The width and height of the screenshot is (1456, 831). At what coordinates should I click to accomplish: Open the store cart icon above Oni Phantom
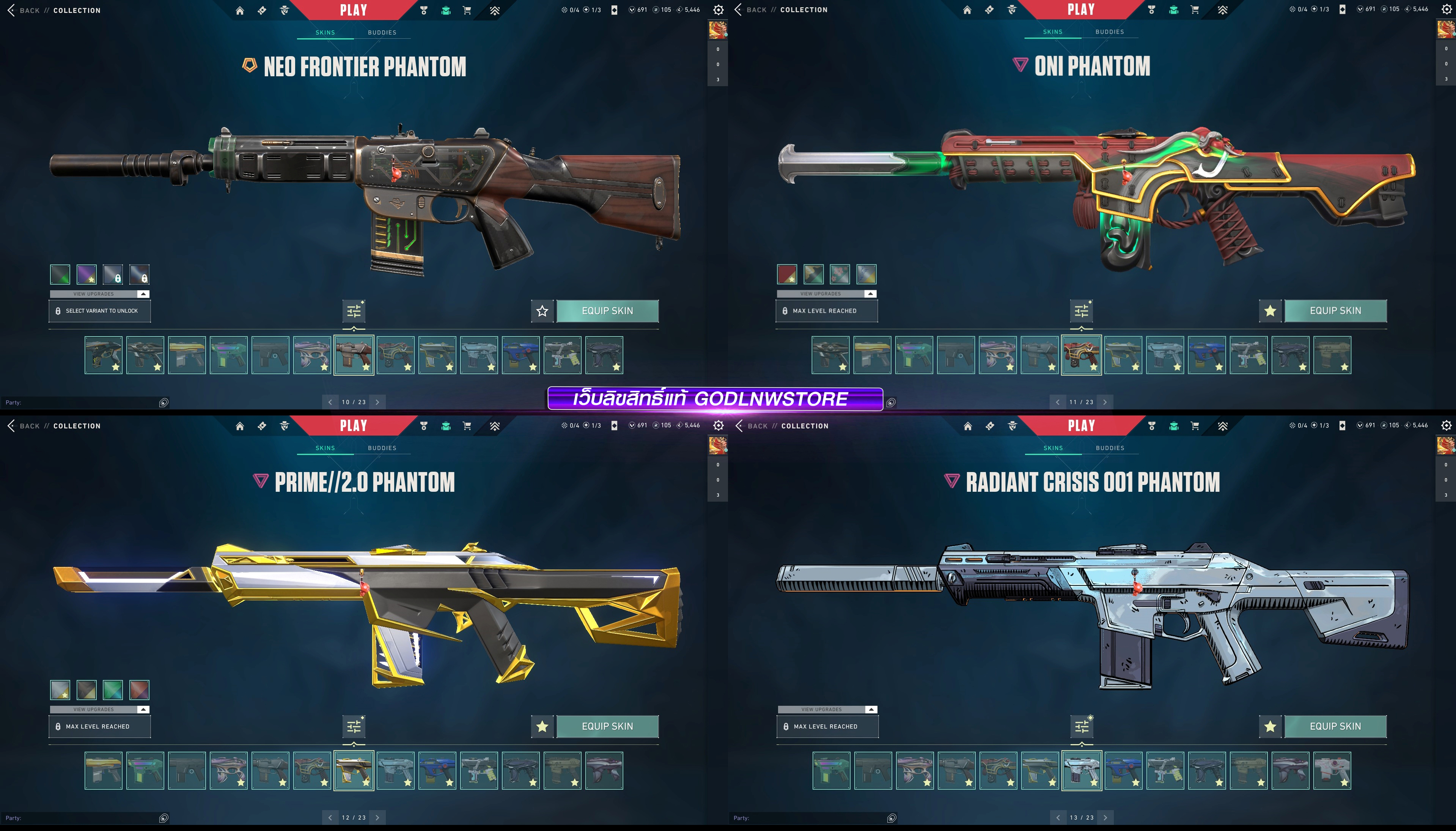point(1195,10)
